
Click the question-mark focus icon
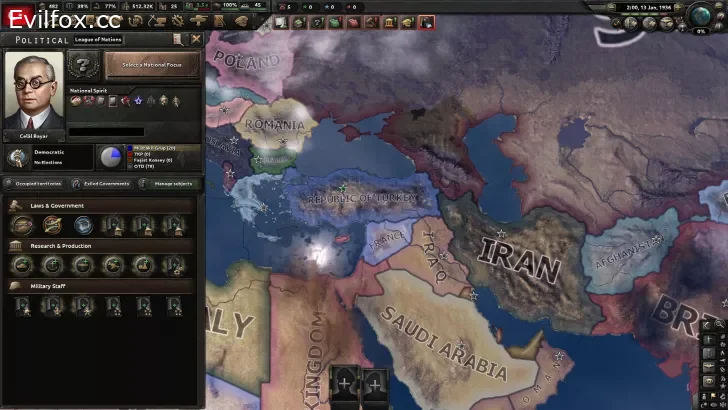tap(84, 66)
